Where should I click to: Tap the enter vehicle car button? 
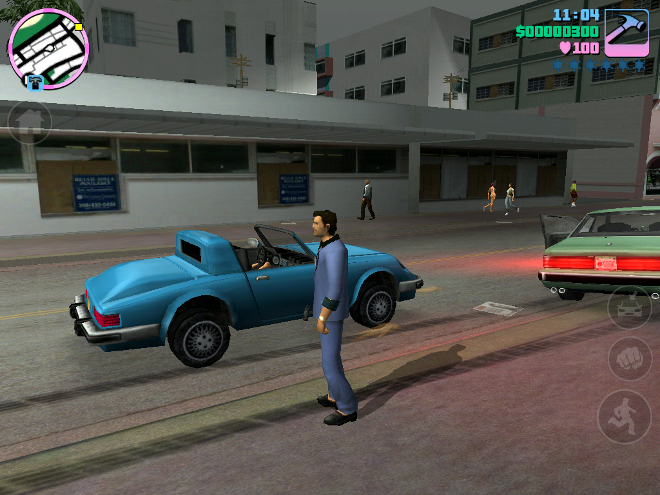[x=630, y=307]
